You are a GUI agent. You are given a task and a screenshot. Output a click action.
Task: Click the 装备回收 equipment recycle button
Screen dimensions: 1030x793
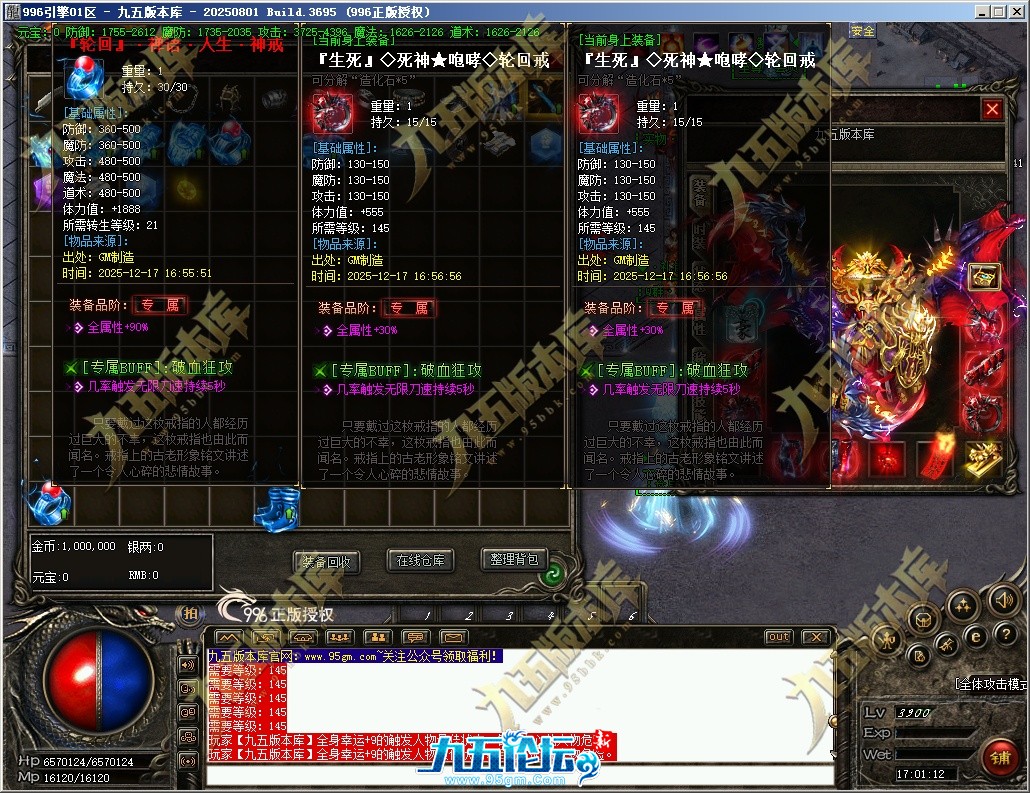click(326, 562)
